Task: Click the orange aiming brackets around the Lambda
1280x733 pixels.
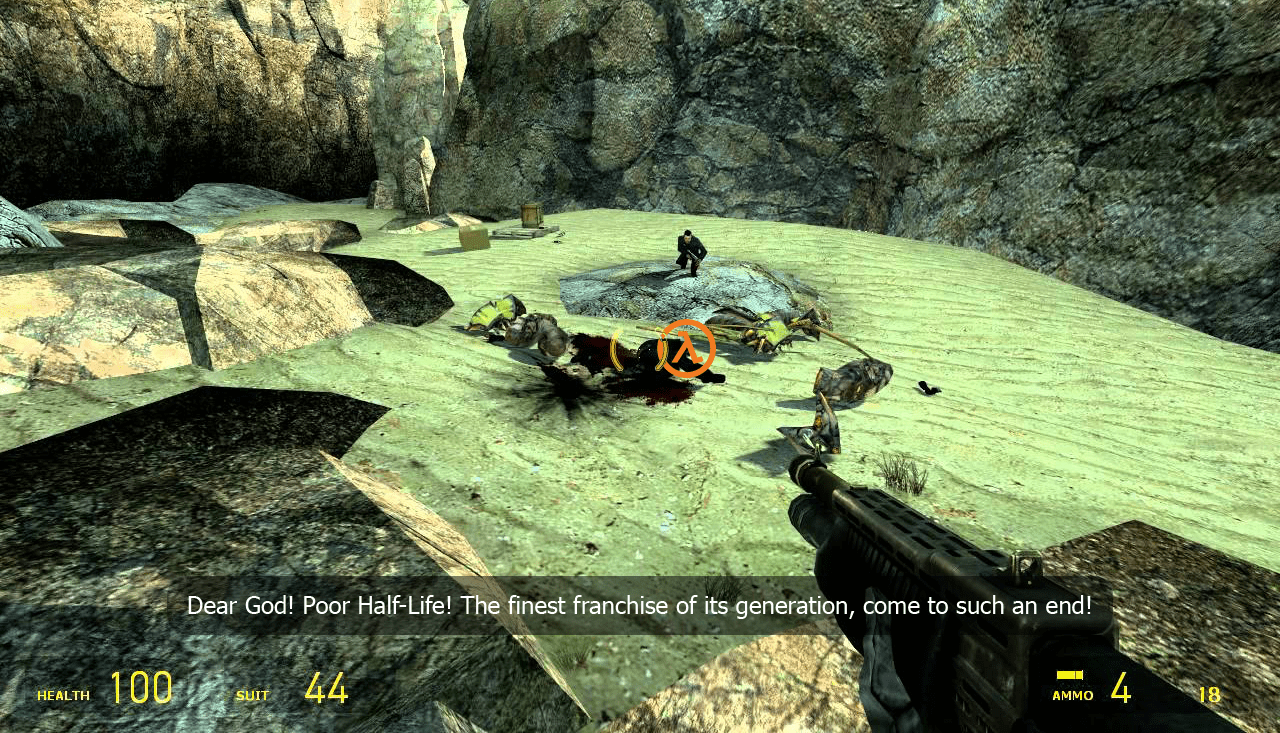Action: [x=637, y=350]
